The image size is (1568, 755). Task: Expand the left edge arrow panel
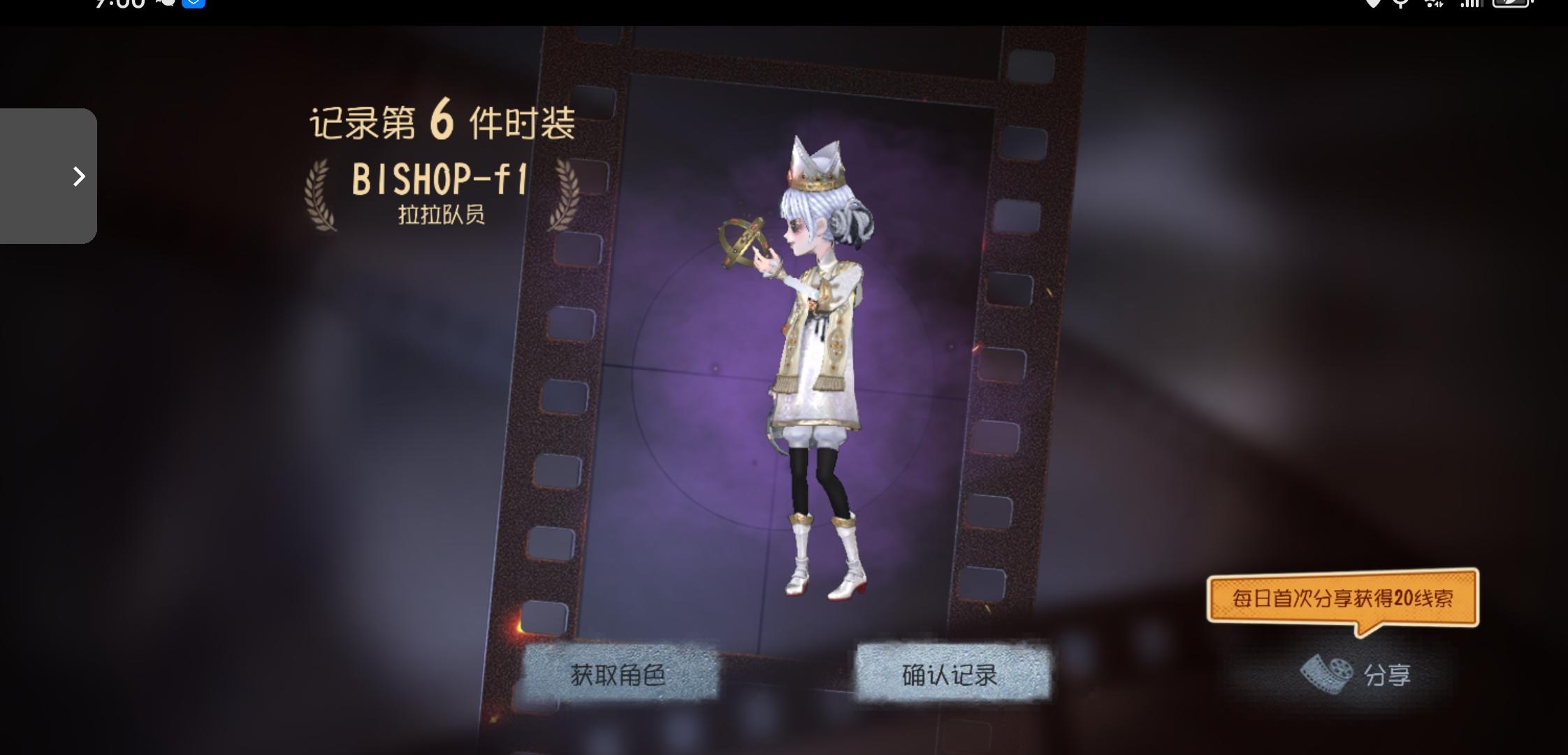[77, 177]
